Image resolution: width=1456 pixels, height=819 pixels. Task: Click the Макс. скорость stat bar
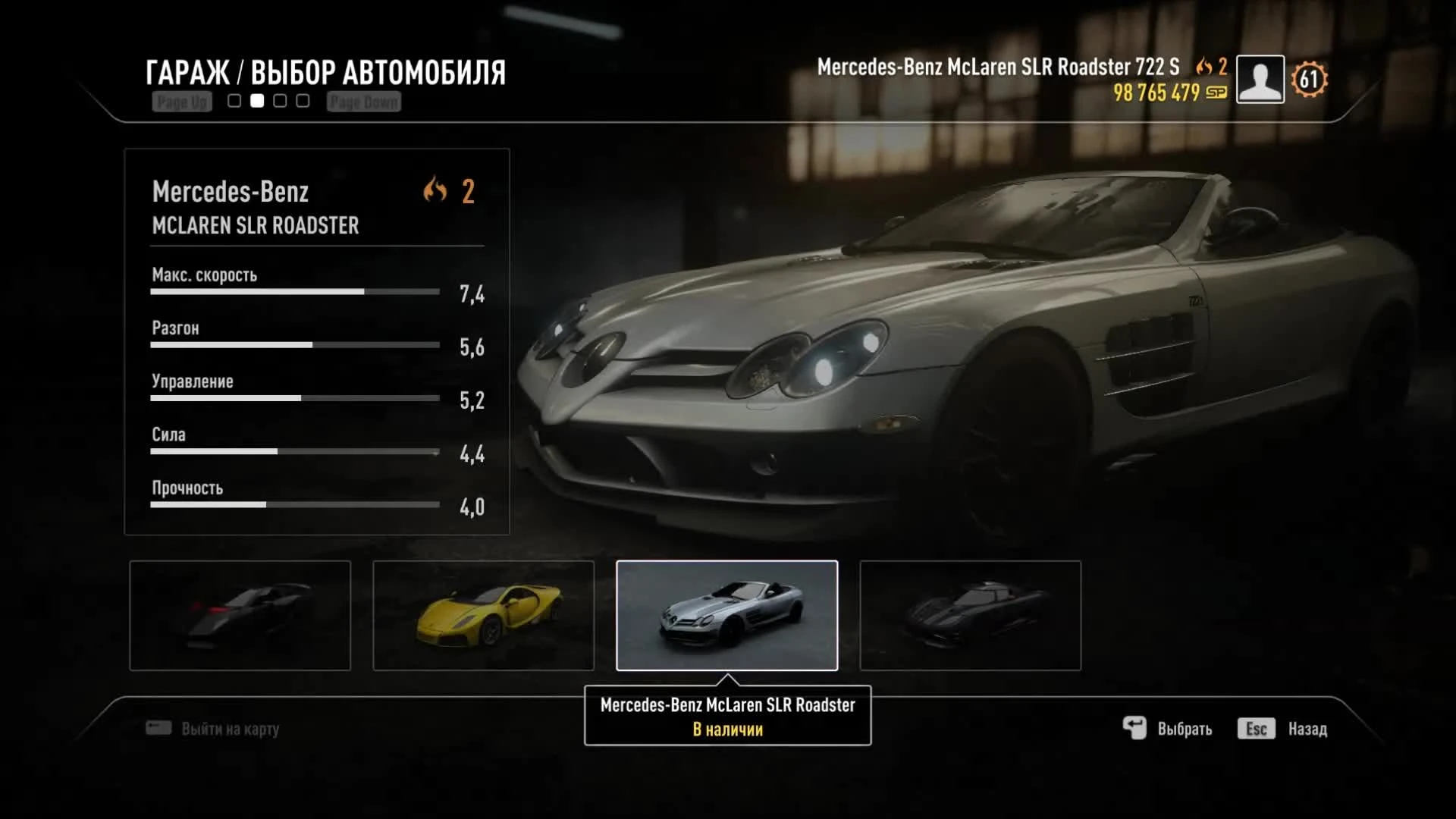(294, 291)
